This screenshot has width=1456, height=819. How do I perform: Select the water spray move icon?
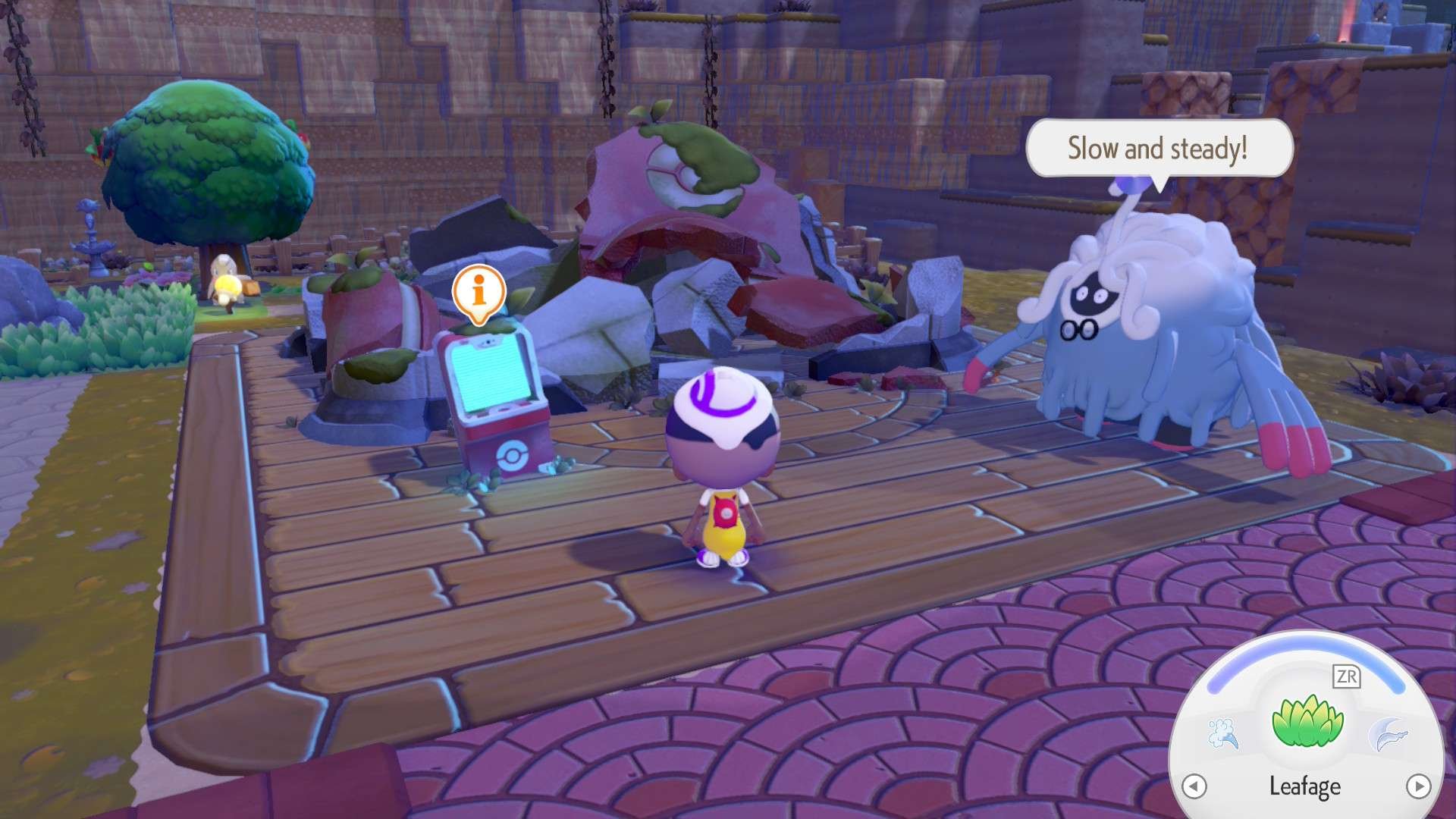click(1222, 733)
